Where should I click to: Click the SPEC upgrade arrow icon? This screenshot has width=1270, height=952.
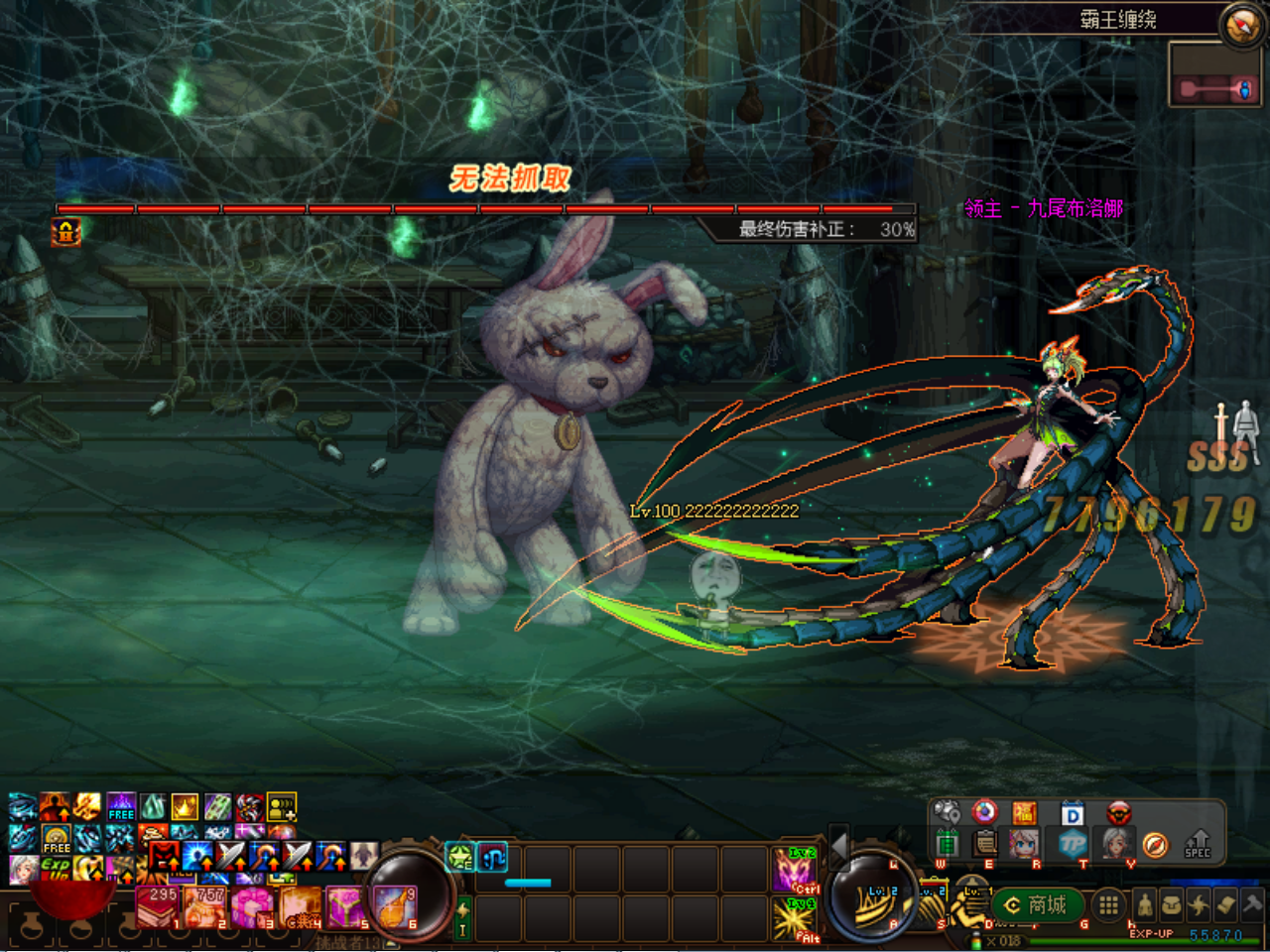(1197, 845)
